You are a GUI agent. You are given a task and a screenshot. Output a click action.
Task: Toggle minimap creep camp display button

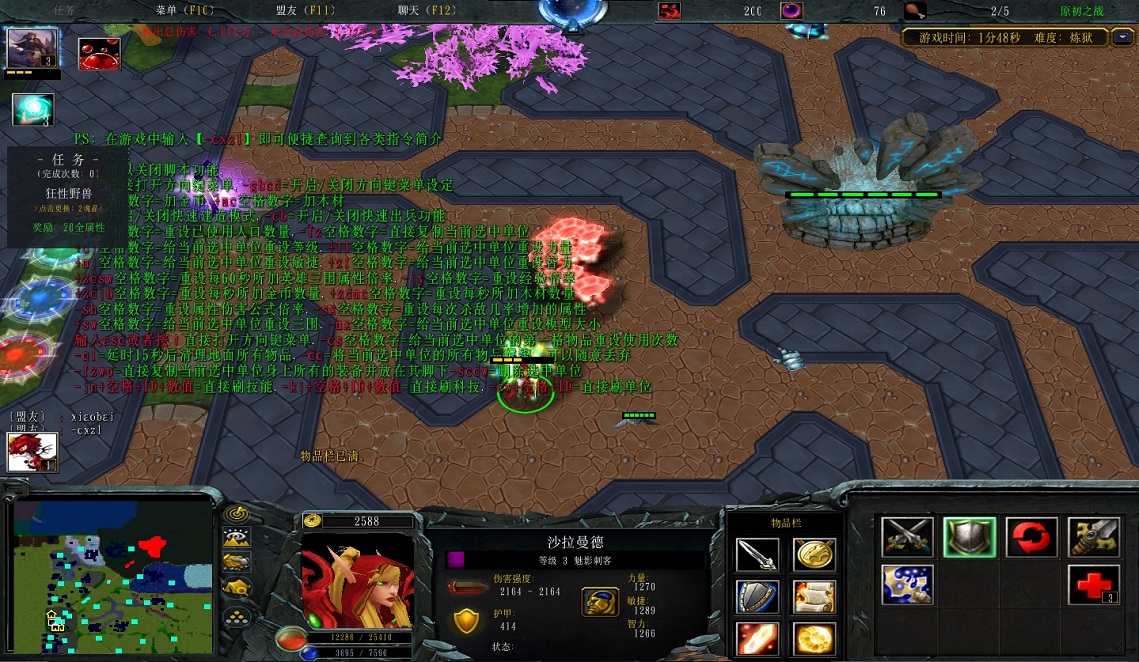click(x=236, y=586)
